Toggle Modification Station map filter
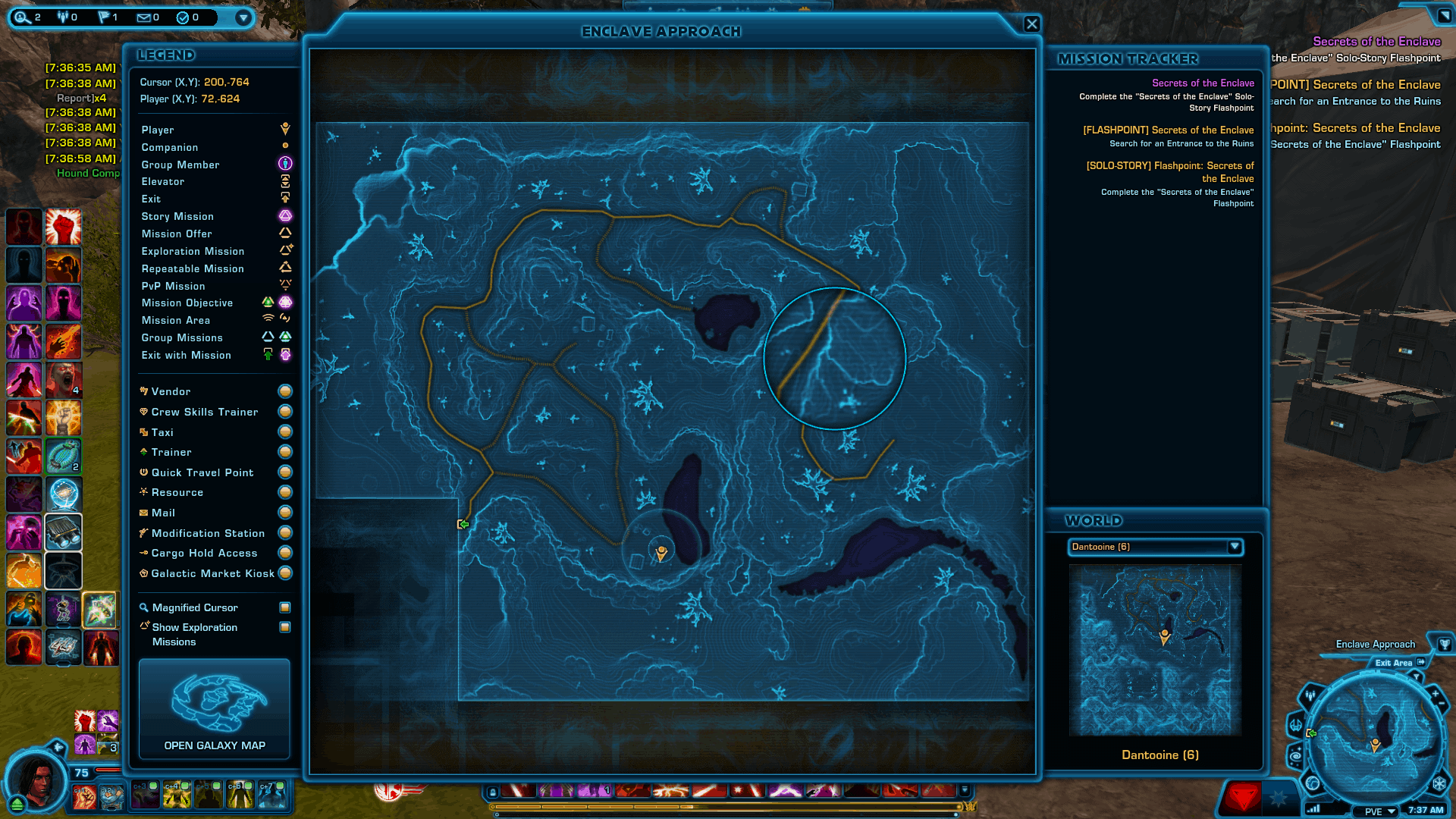The height and width of the screenshot is (819, 1456). pos(285,533)
